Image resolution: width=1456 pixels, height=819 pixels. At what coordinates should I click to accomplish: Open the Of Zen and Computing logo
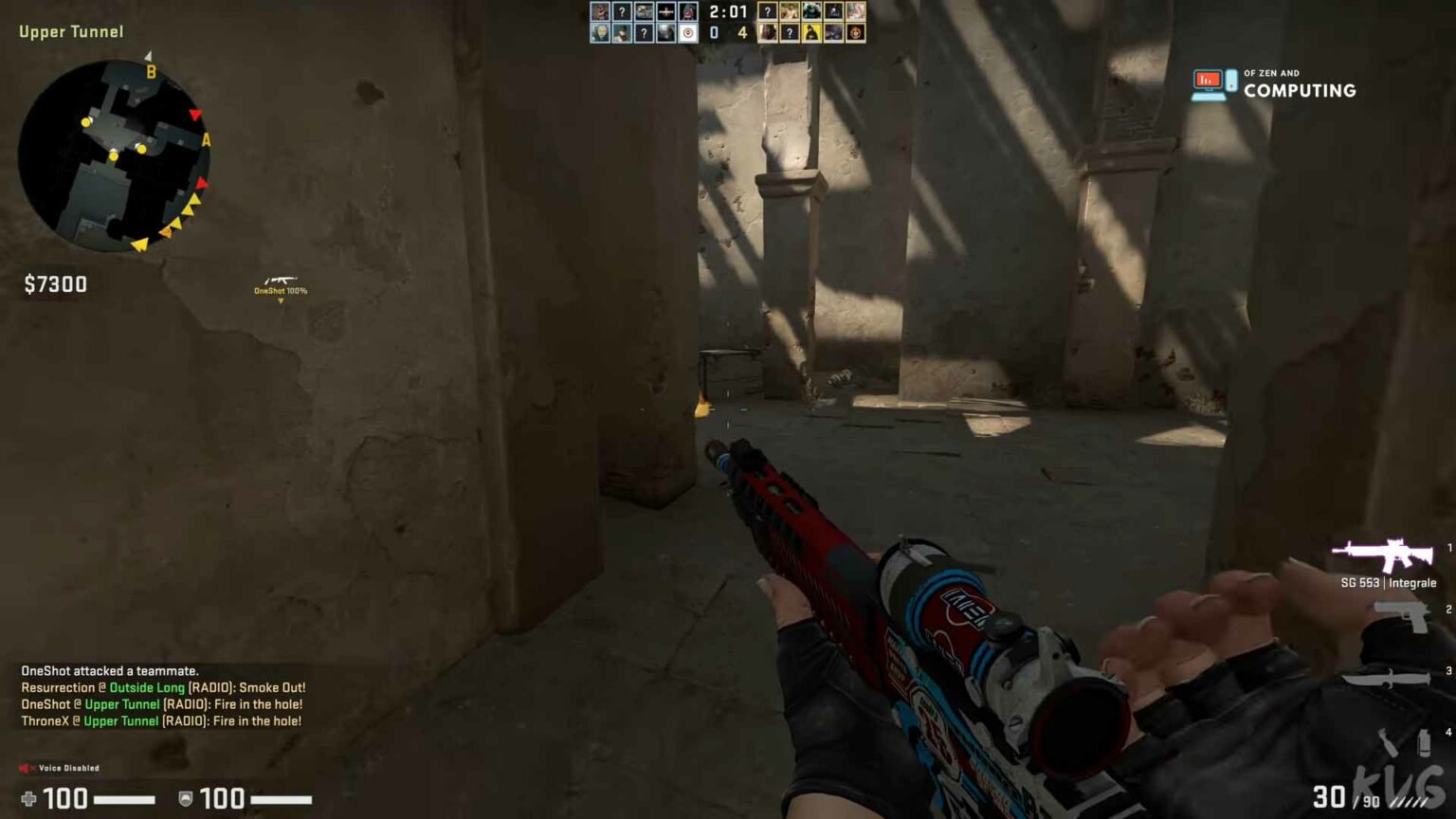point(1273,84)
